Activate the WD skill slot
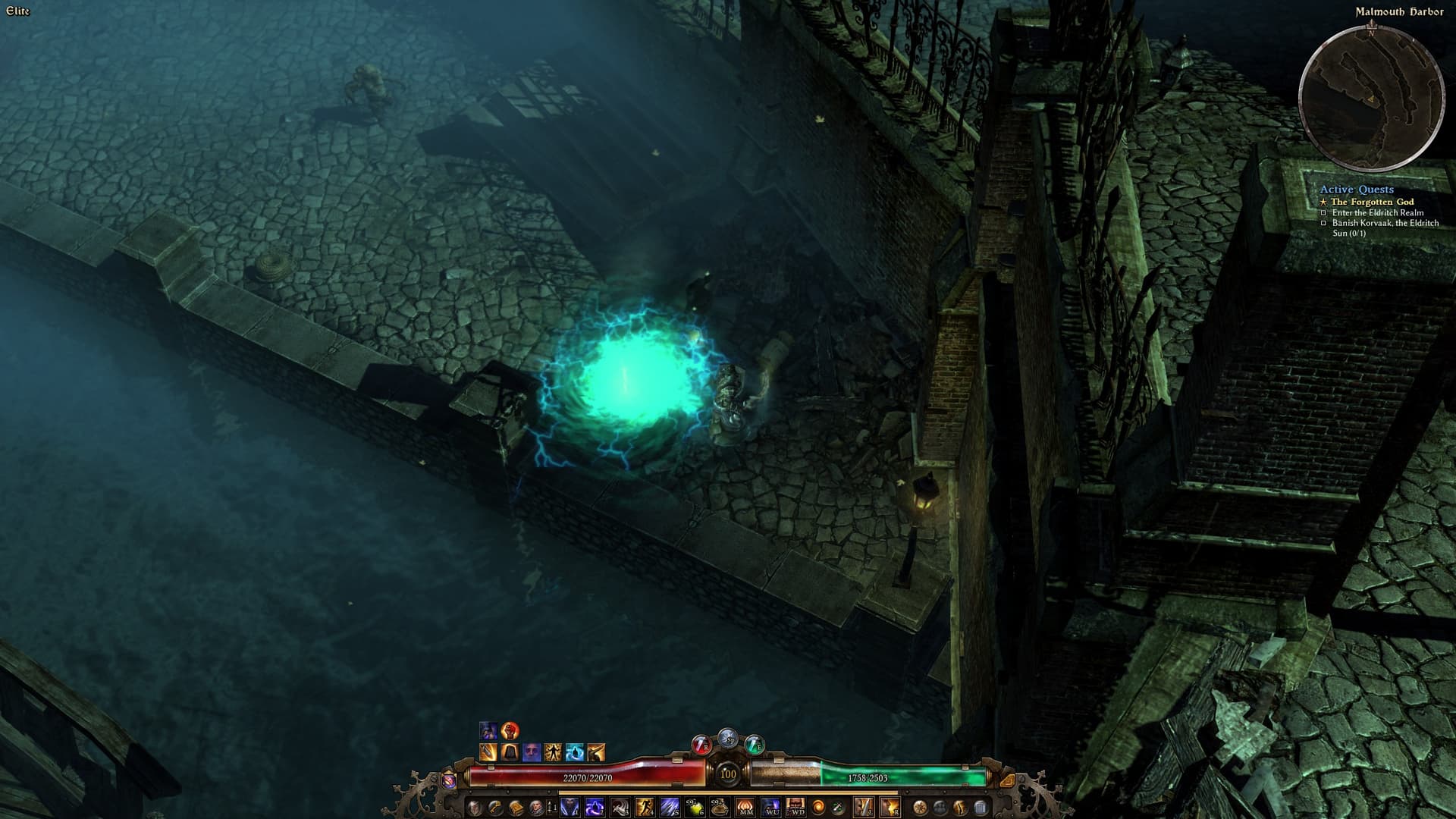This screenshot has width=1456, height=819. 795,808
